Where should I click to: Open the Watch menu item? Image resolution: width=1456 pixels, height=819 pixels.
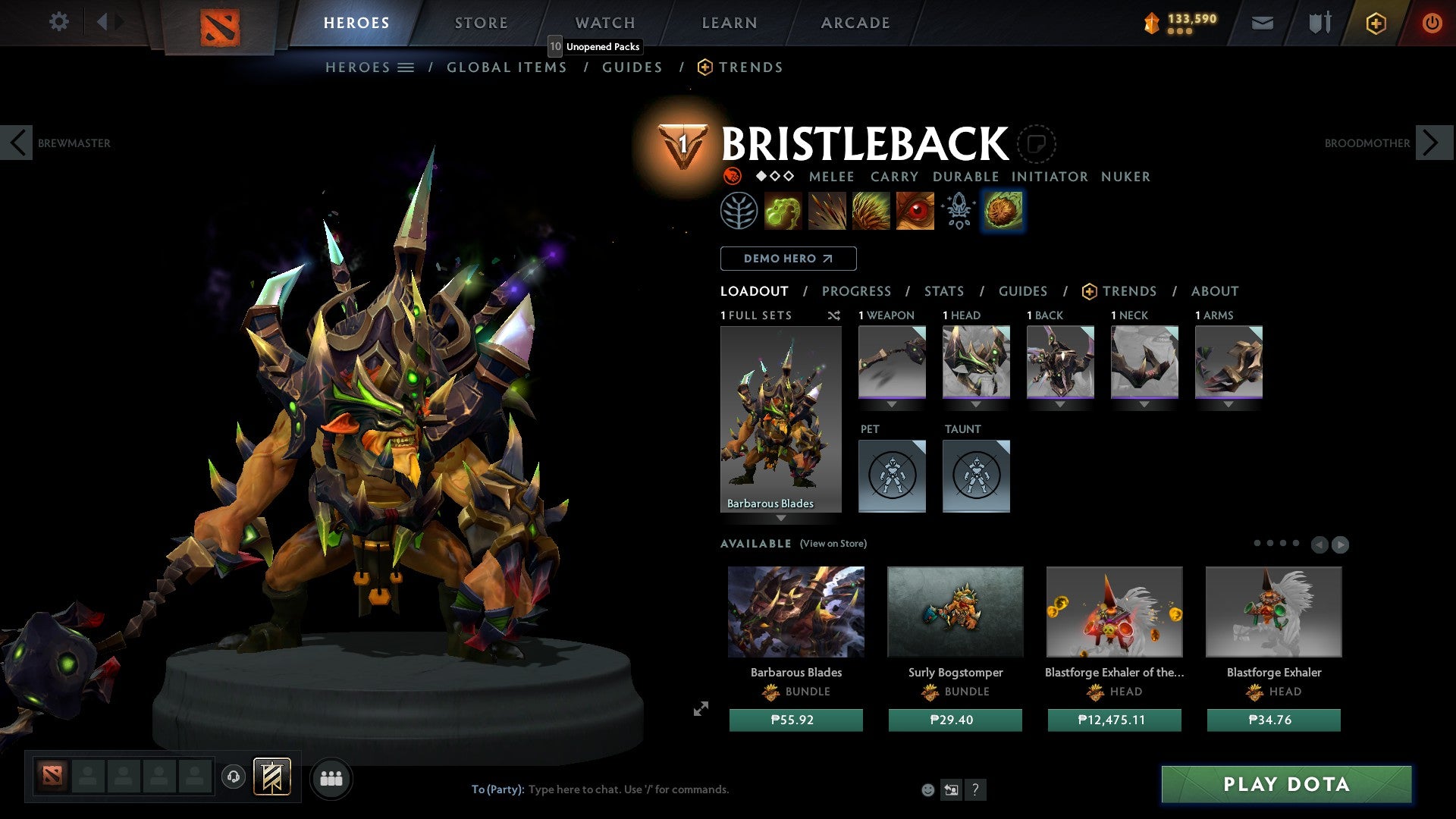604,22
